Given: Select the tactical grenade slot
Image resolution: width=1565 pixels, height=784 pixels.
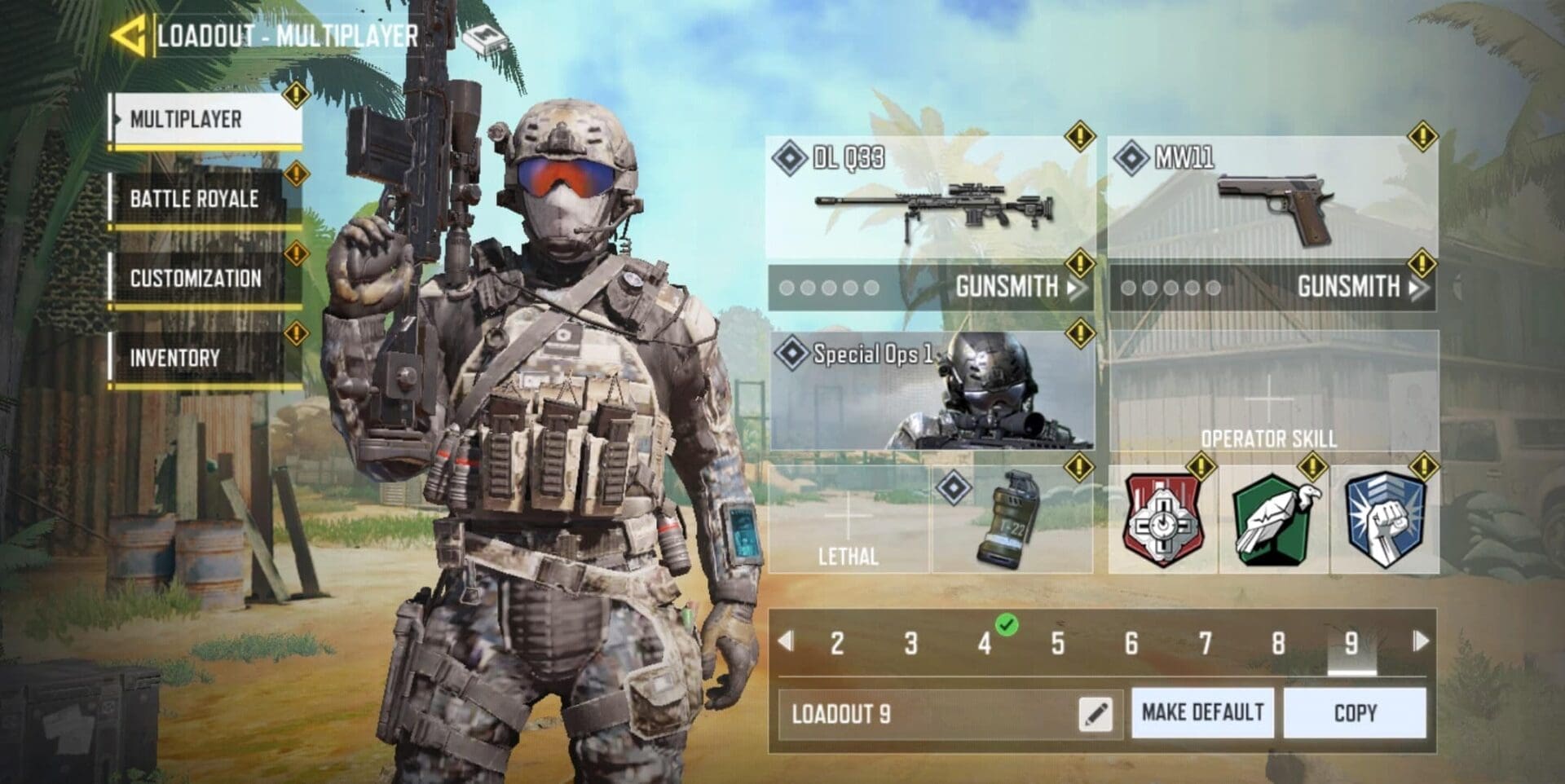Looking at the screenshot, I should [x=1012, y=520].
